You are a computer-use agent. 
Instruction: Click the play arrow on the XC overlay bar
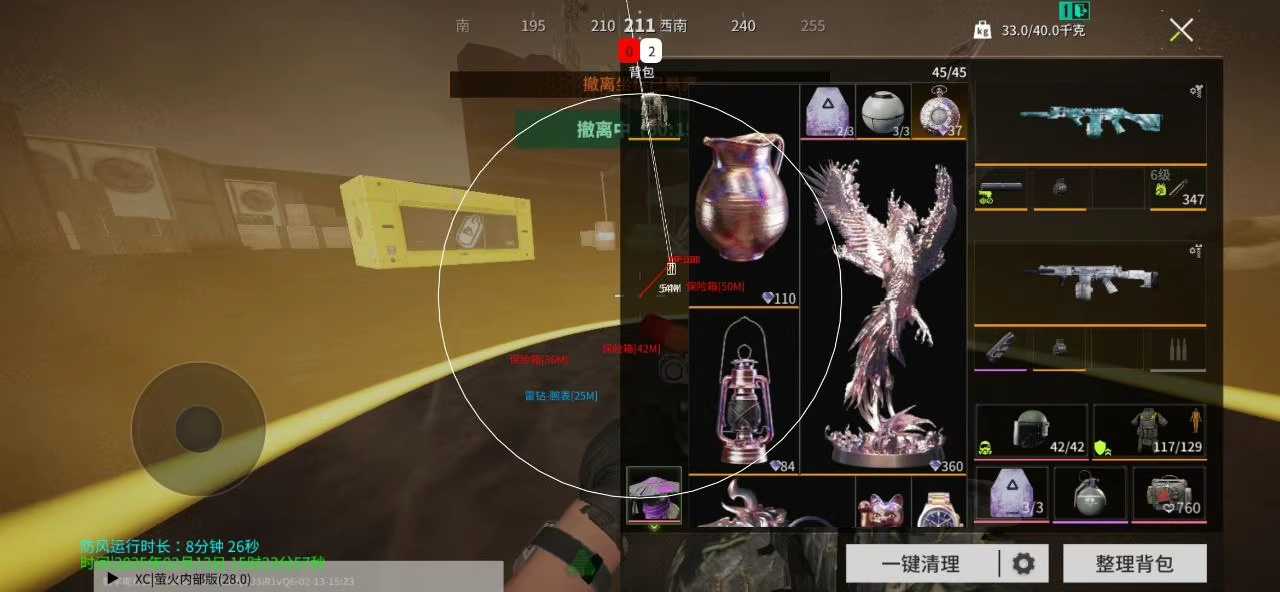point(113,578)
